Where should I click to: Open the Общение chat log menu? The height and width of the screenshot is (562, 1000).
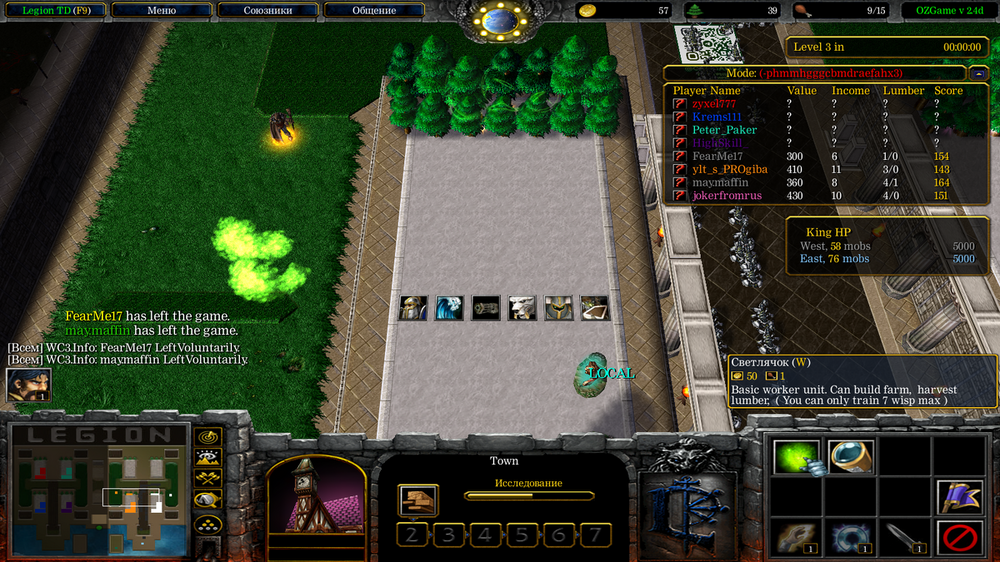(x=374, y=10)
